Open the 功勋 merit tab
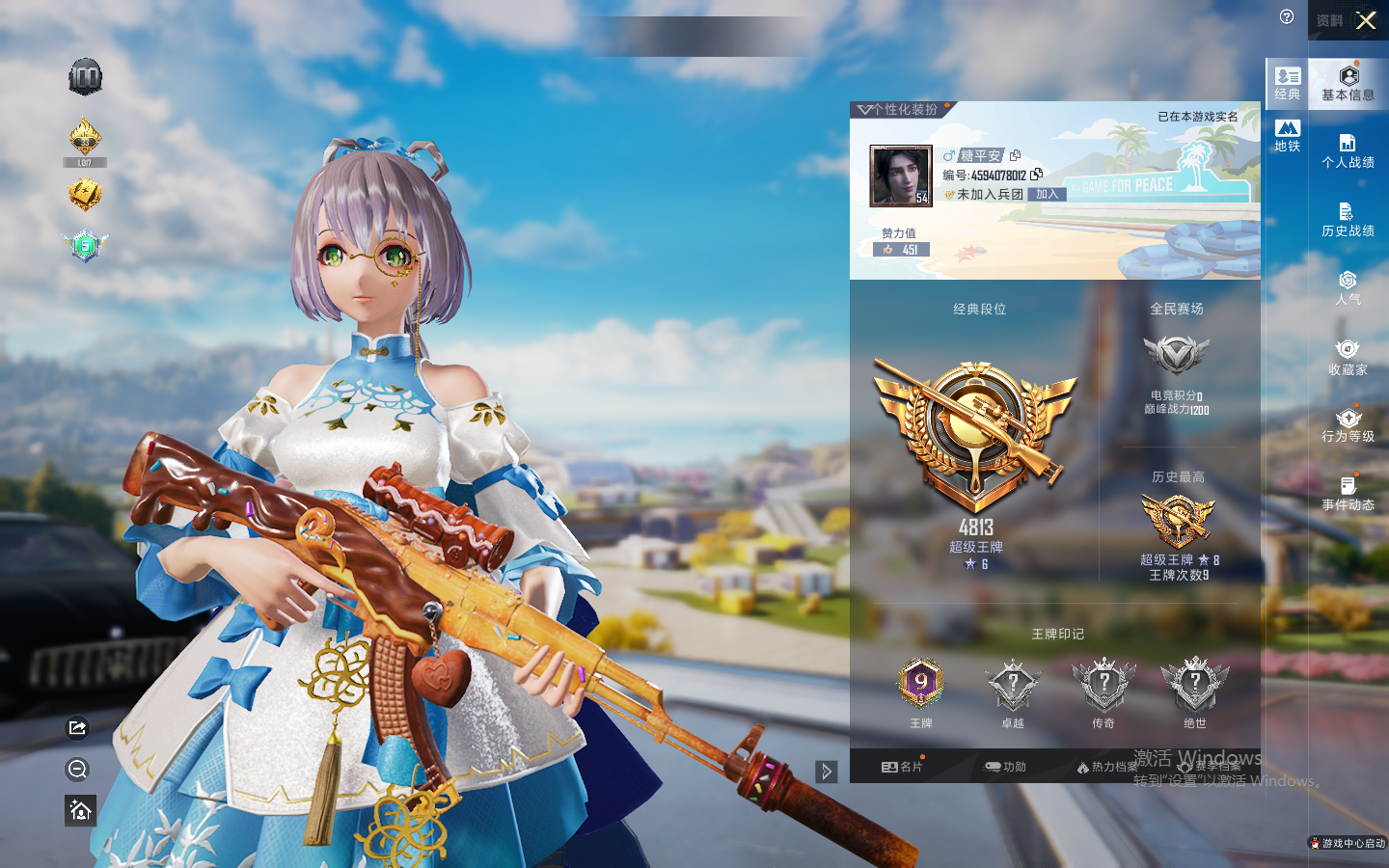 point(1005,767)
